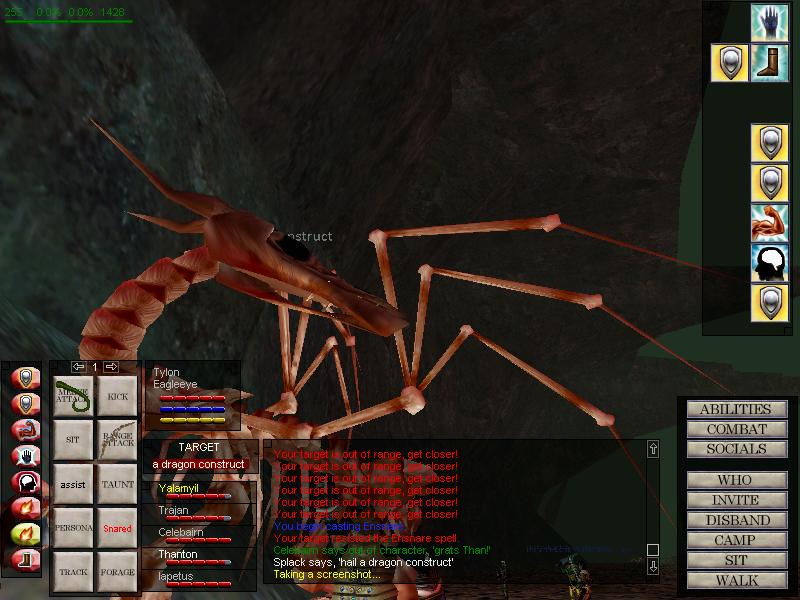Use the Forage hotkey
This screenshot has height=600, width=800.
coord(117,572)
